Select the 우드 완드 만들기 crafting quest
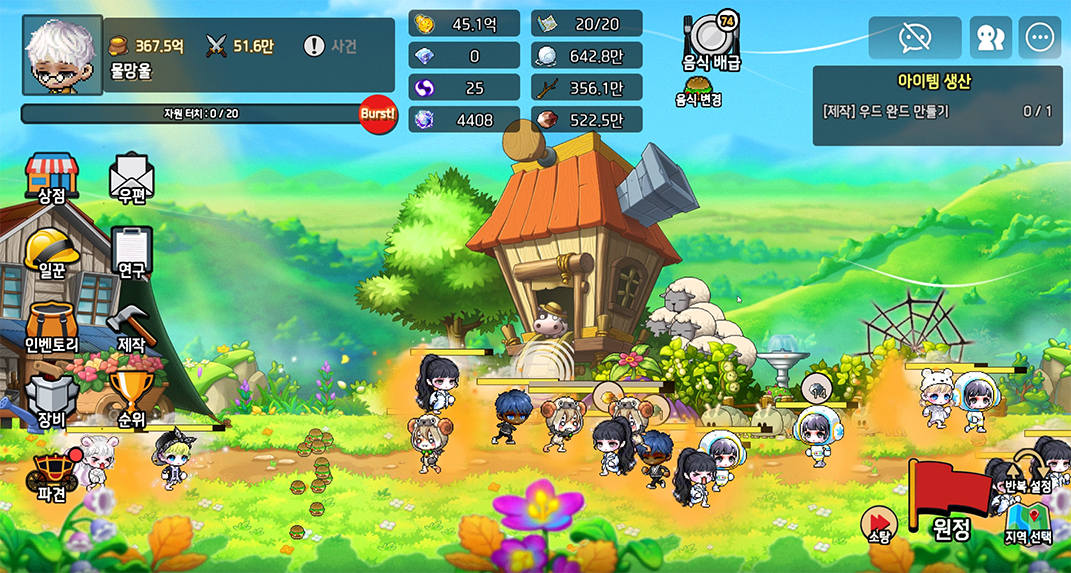The width and height of the screenshot is (1071, 573). click(937, 111)
